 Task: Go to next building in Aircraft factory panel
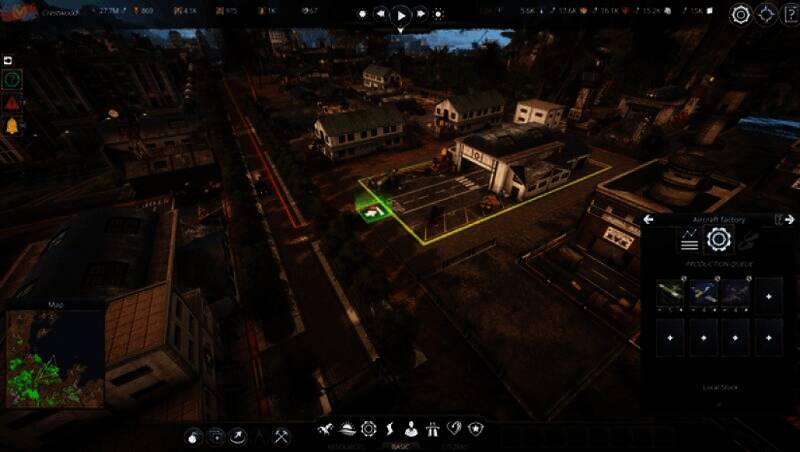point(789,219)
